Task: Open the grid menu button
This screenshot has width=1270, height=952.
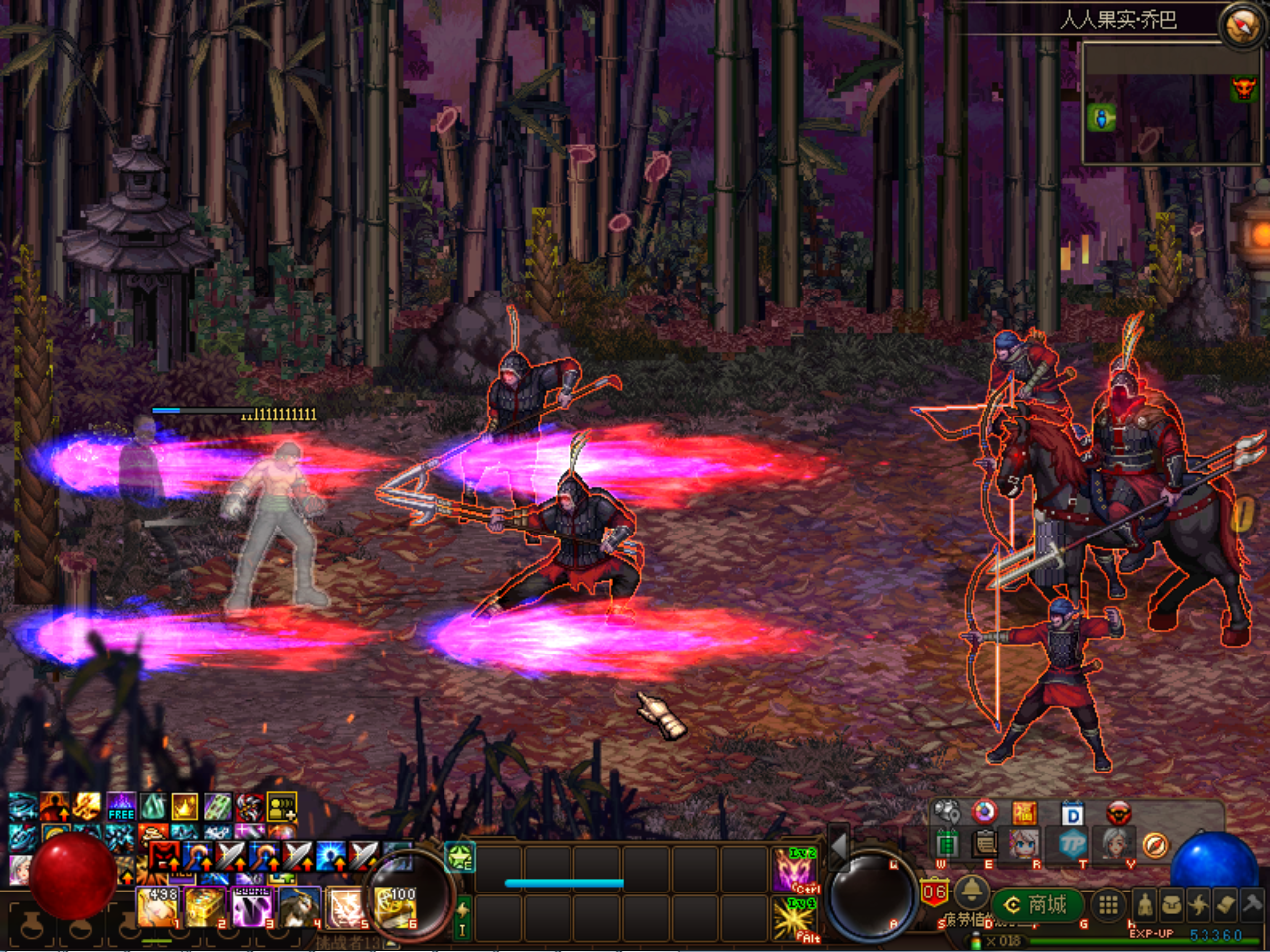Action: tap(1109, 904)
